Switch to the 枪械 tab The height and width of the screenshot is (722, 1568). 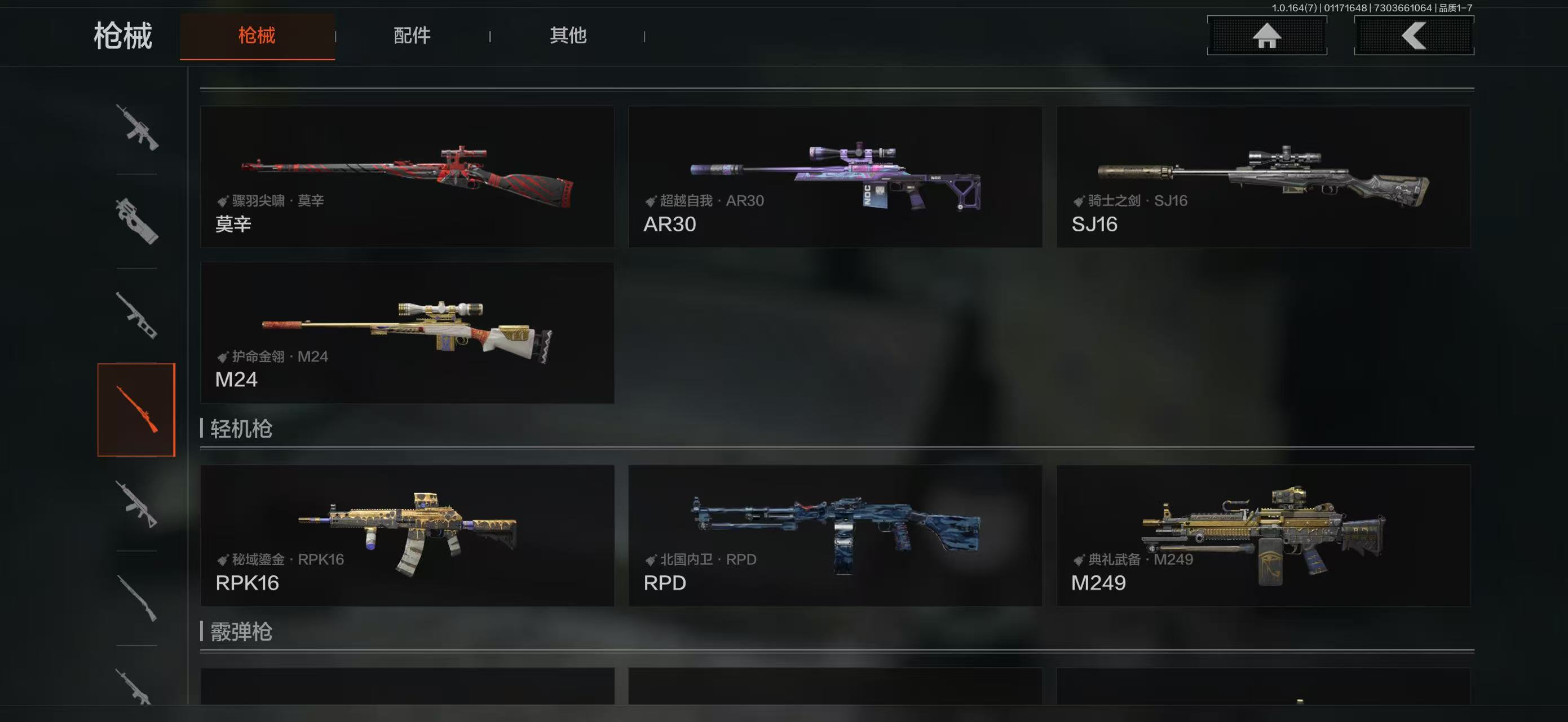click(257, 36)
